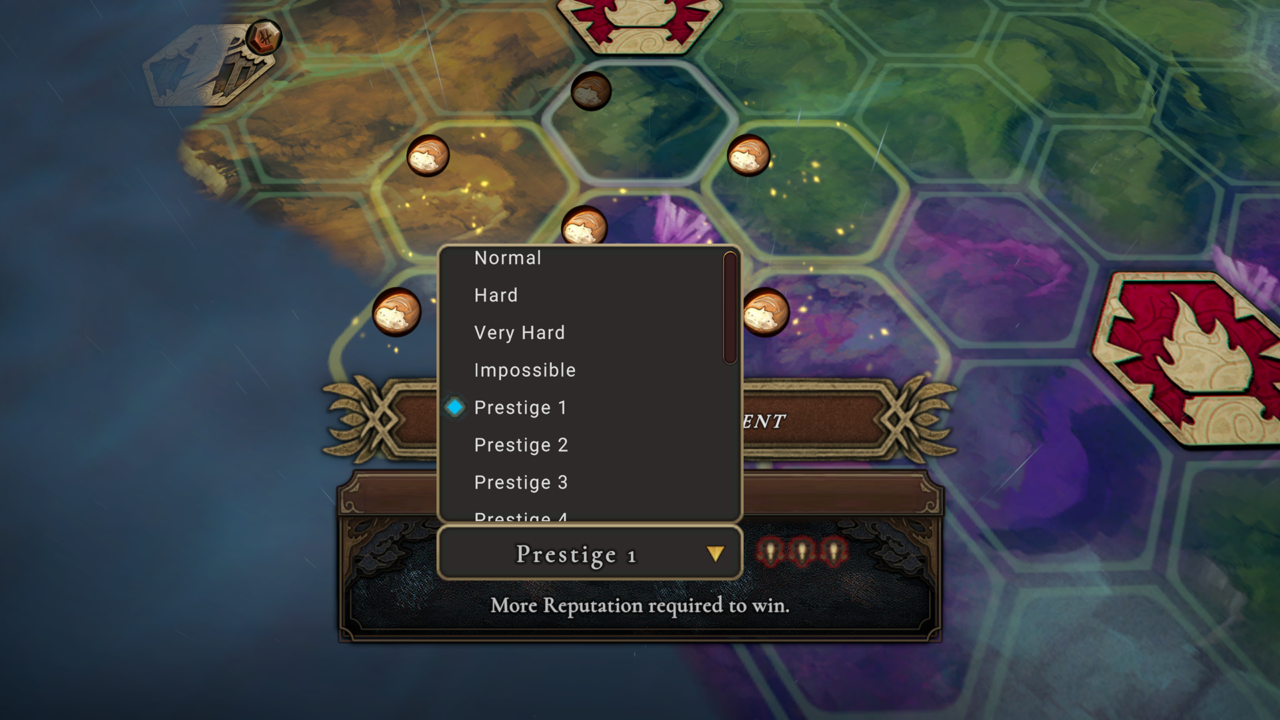The image size is (1280, 720).
Task: Click the blue diamond indicator beside Prestige 1
Action: tap(456, 407)
